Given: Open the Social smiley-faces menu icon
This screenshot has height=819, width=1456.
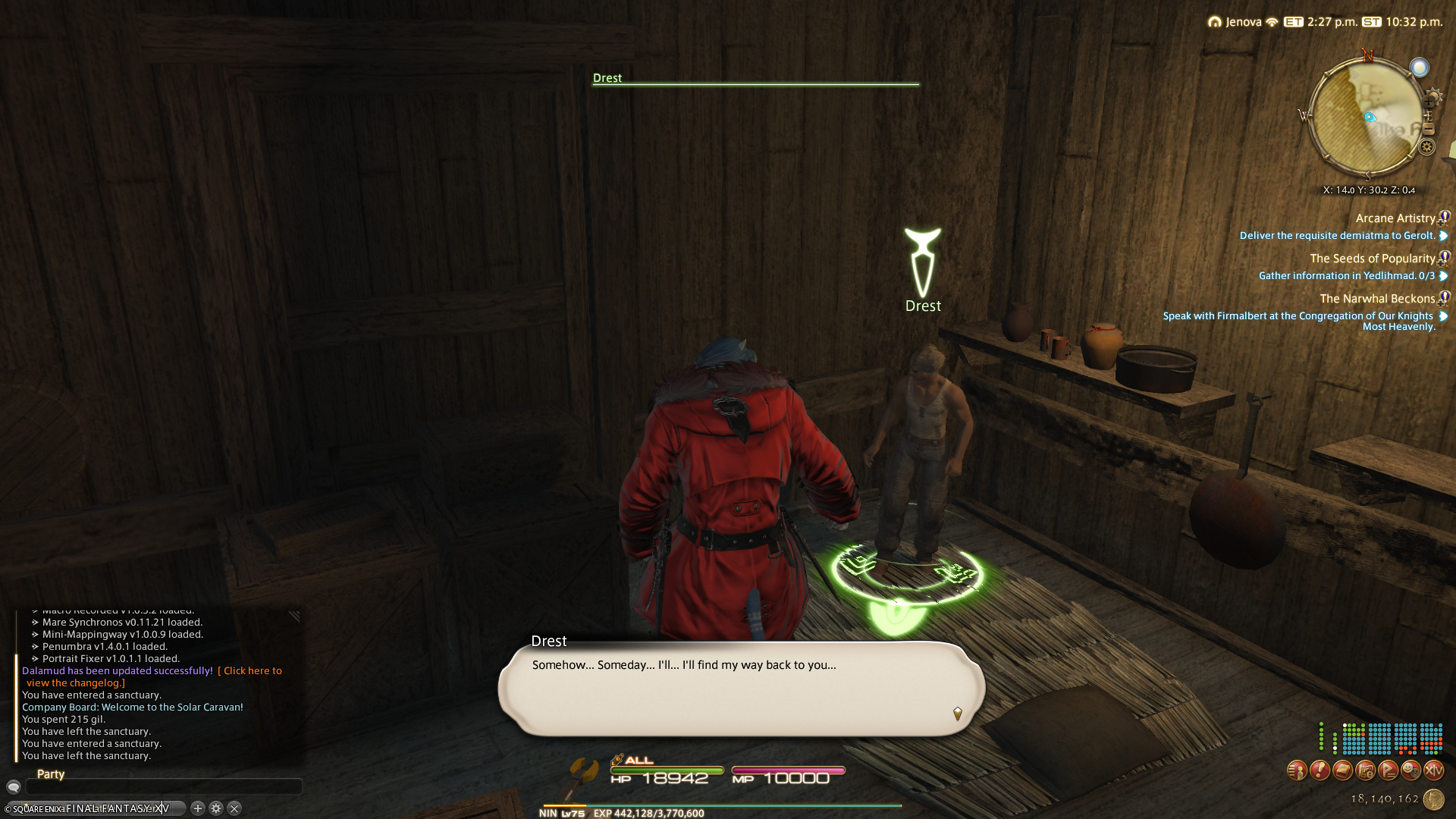Looking at the screenshot, I should (1410, 771).
